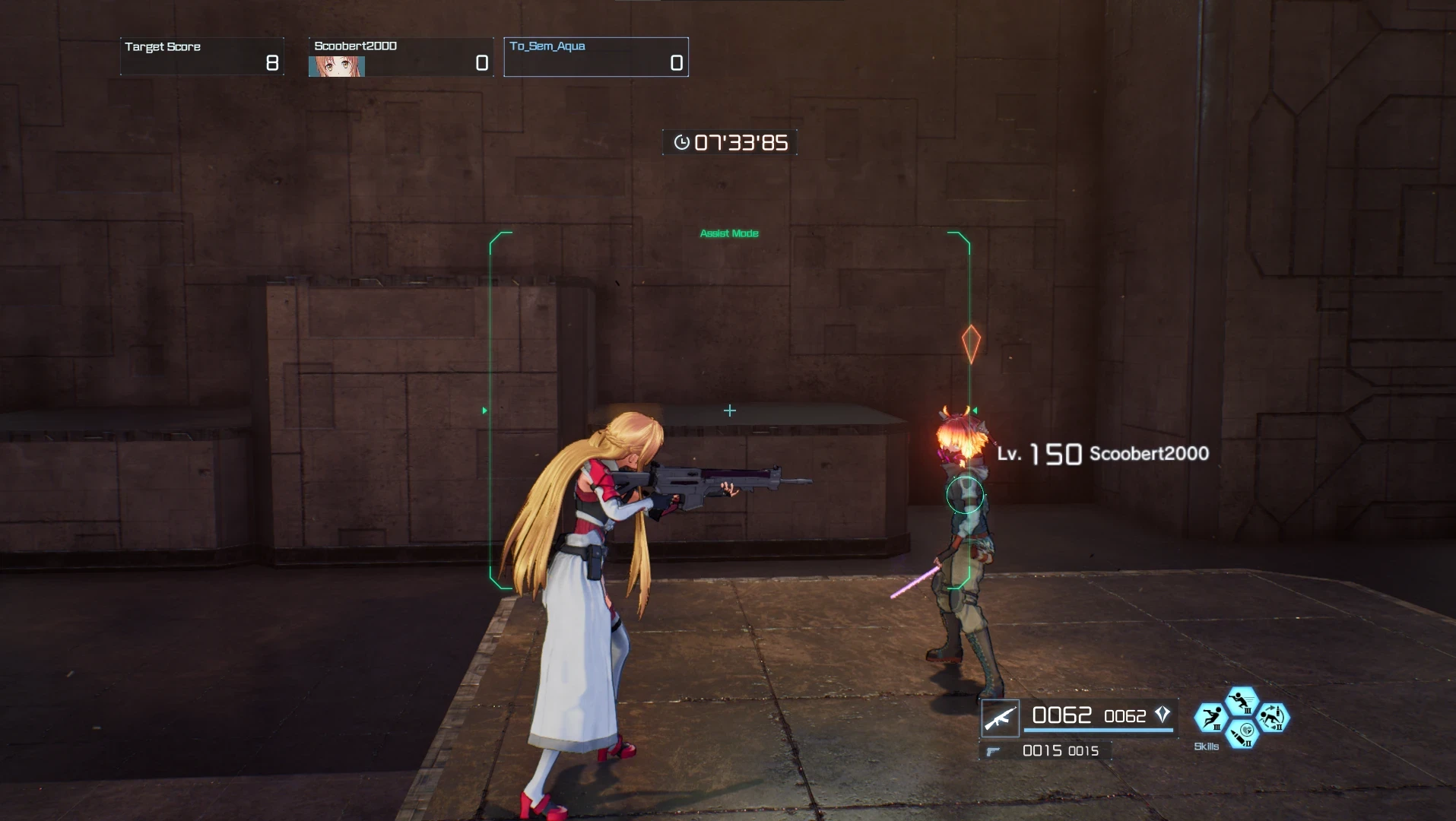
Task: Select the To_Sem_Aqua scoreboard tab
Action: [x=596, y=56]
